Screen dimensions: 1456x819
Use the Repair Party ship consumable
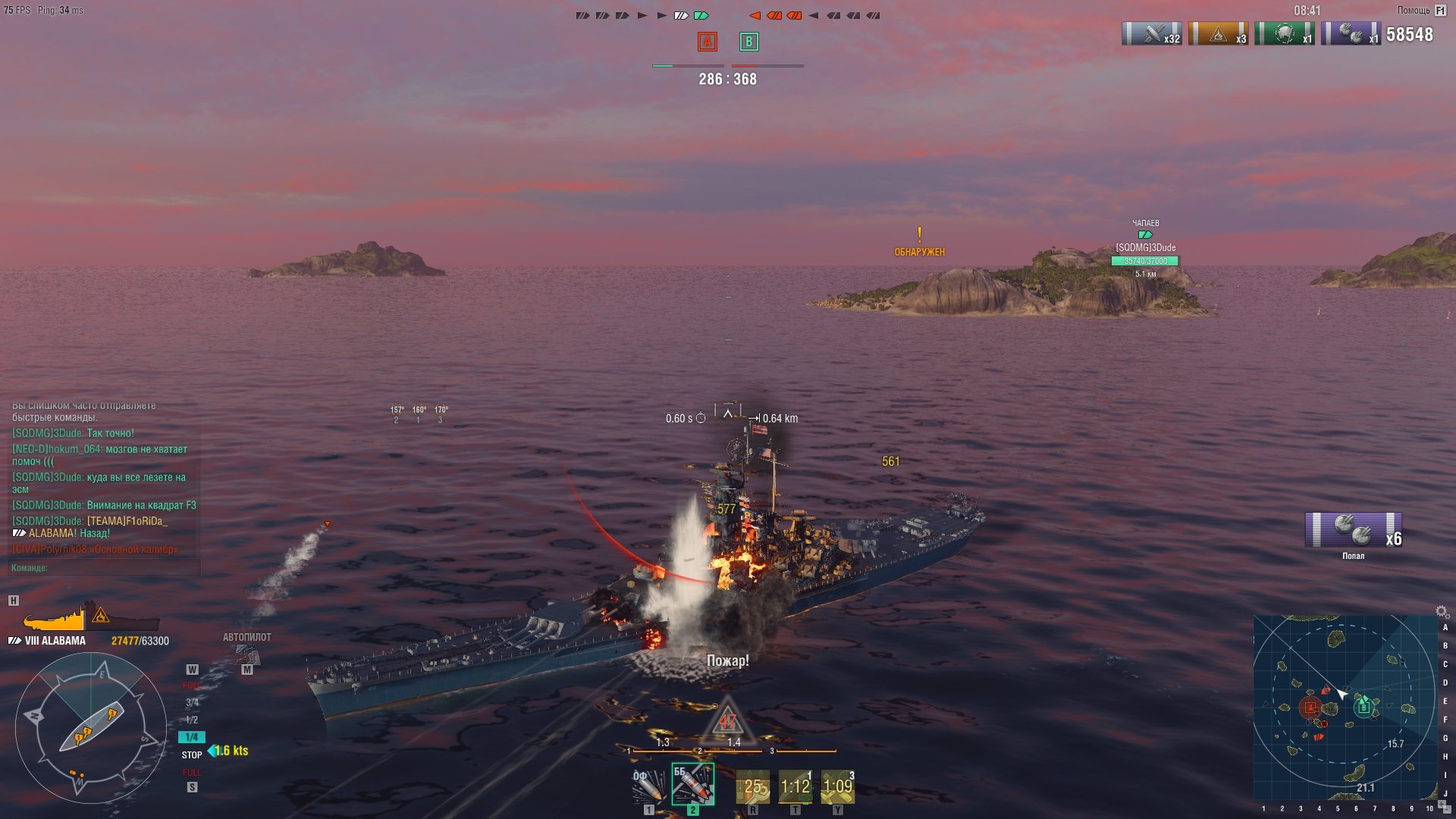pos(795,787)
